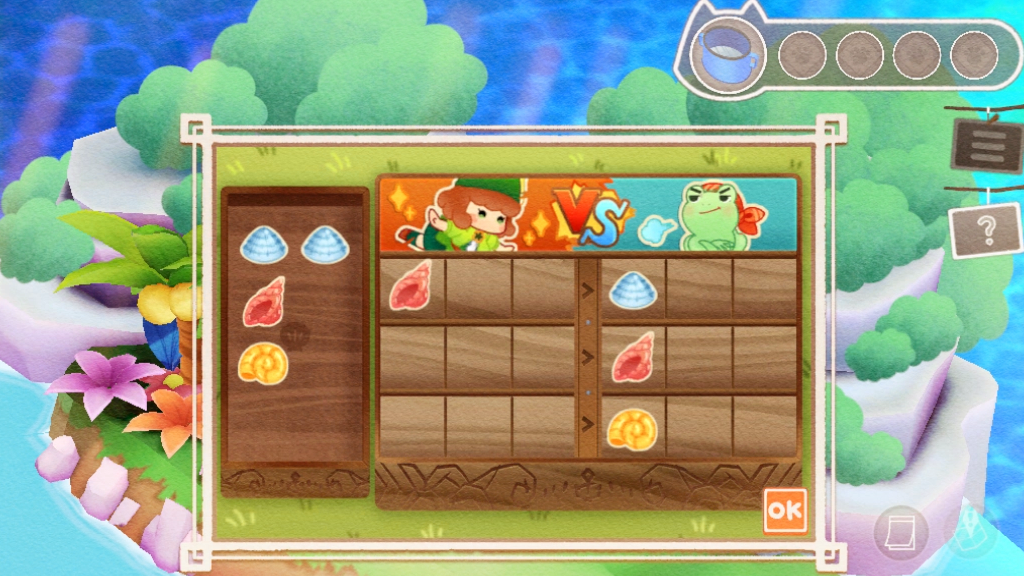Pick the yellow spiral shell in the tray

263,363
